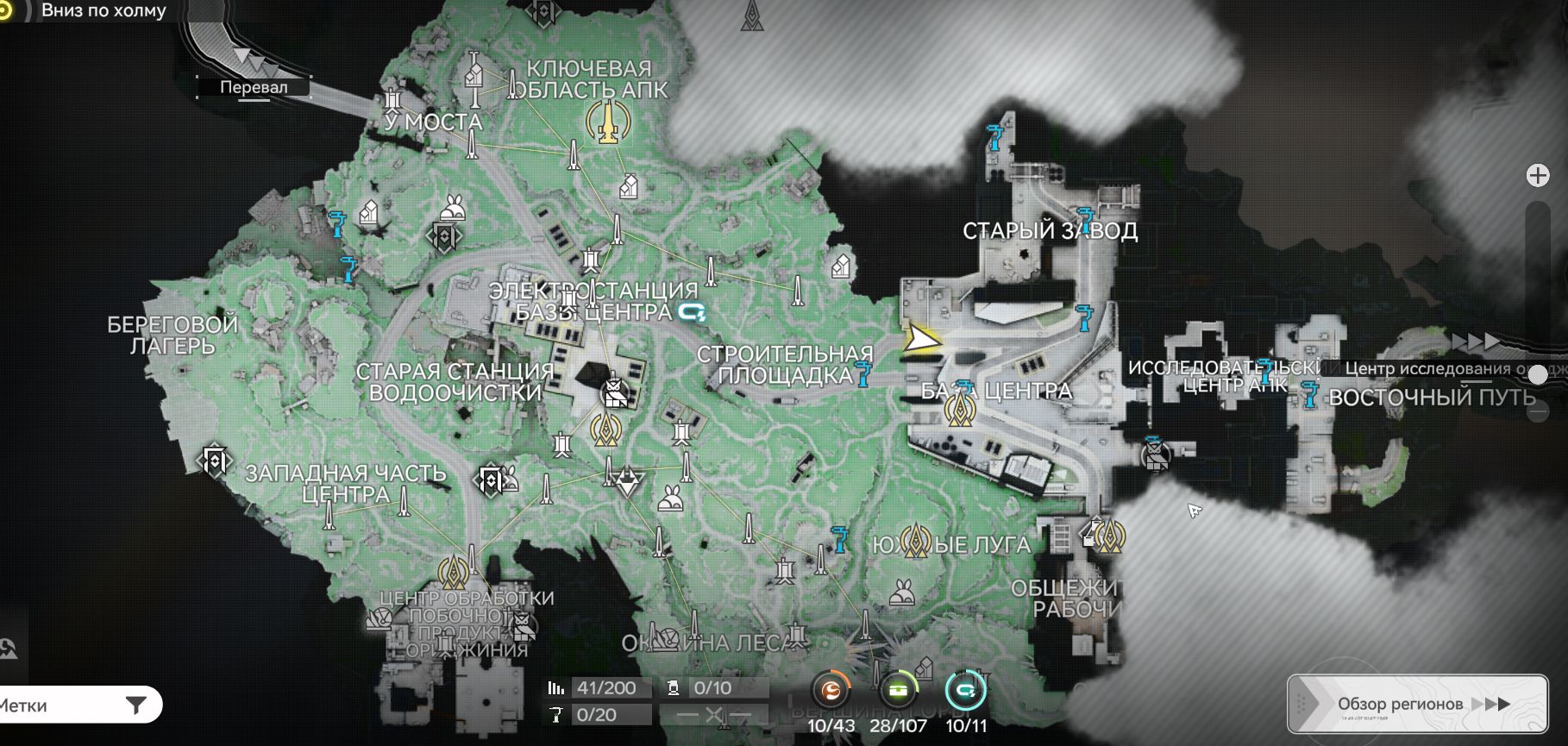Select the Перевал region exit label
This screenshot has height=746, width=1568.
254,87
